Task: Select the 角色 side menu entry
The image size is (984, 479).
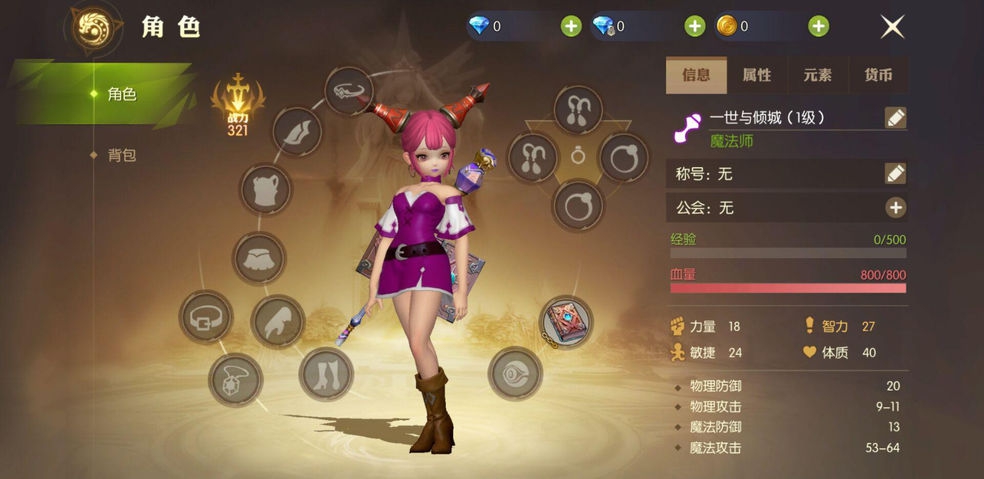Action: (x=122, y=94)
